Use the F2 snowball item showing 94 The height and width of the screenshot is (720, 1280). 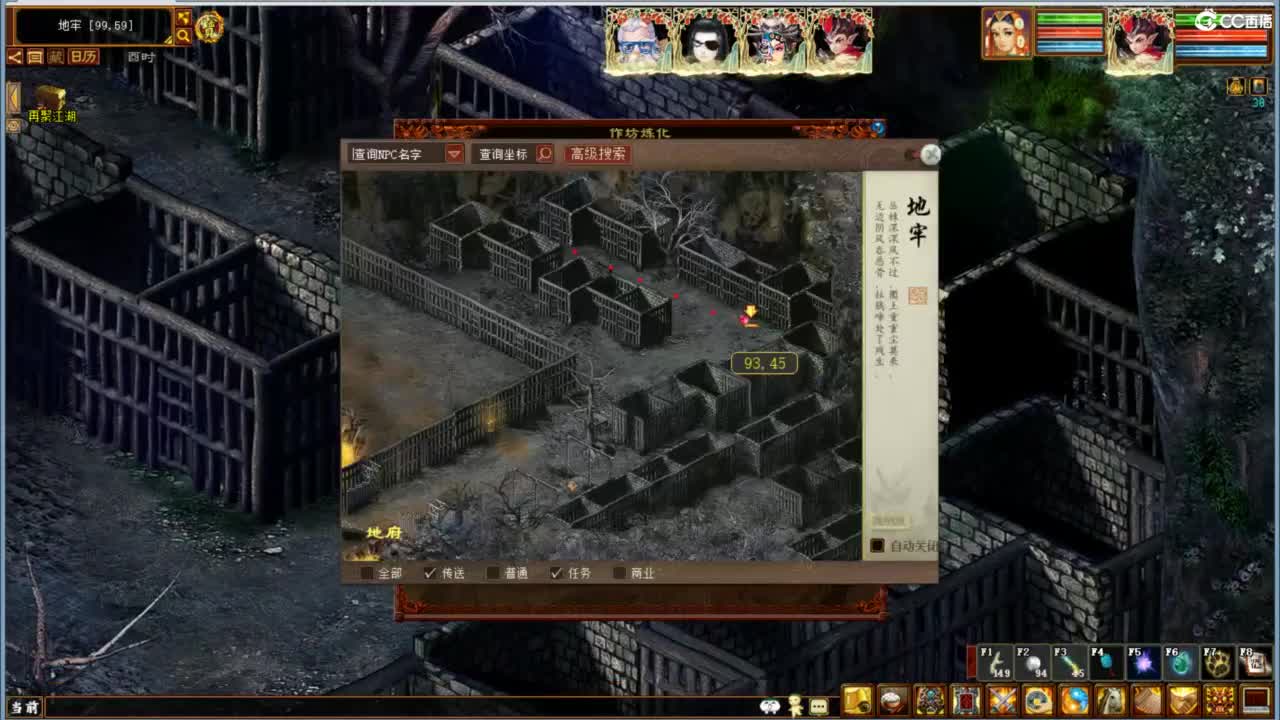[x=1030, y=662]
